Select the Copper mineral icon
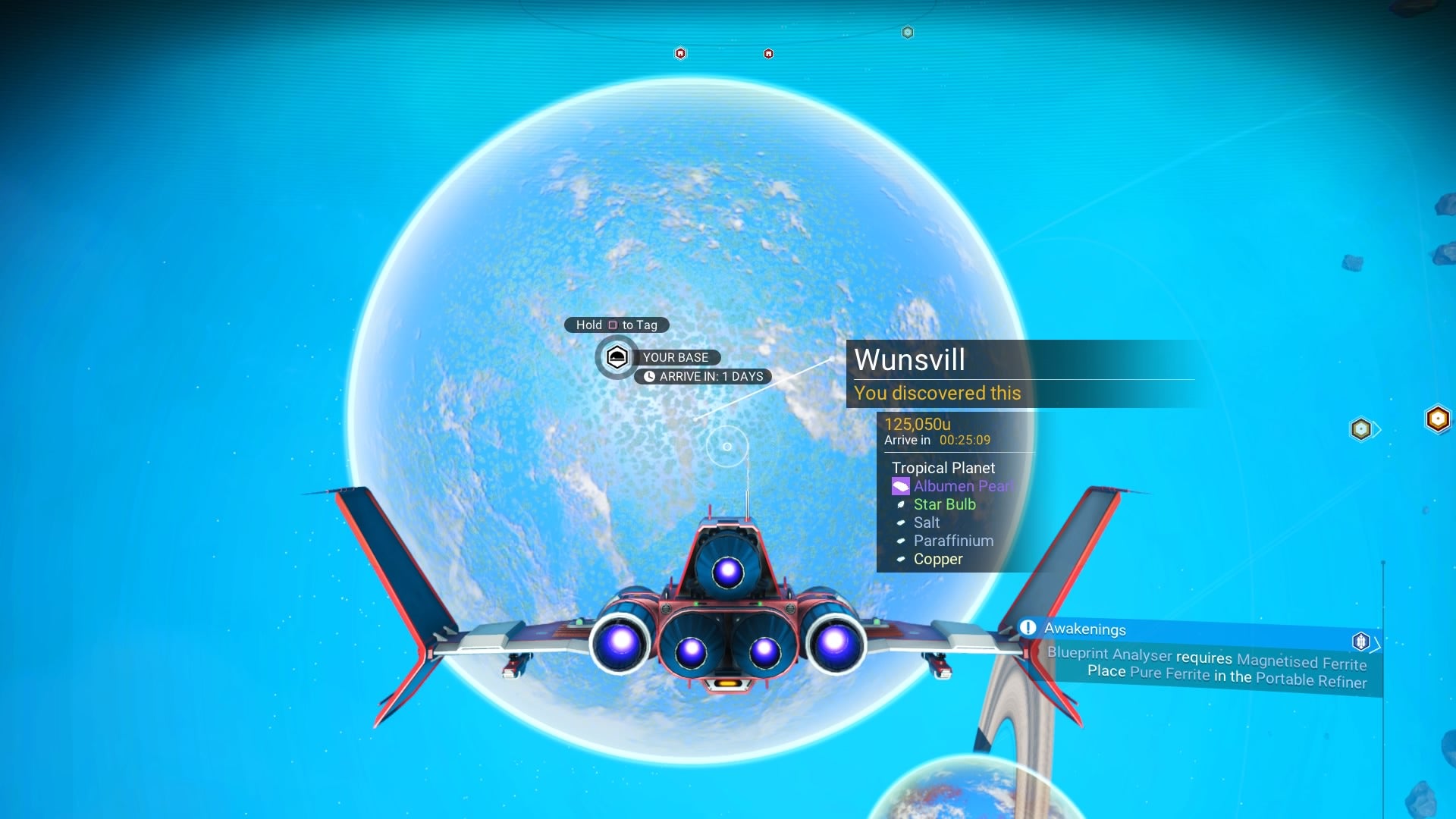 pos(899,559)
